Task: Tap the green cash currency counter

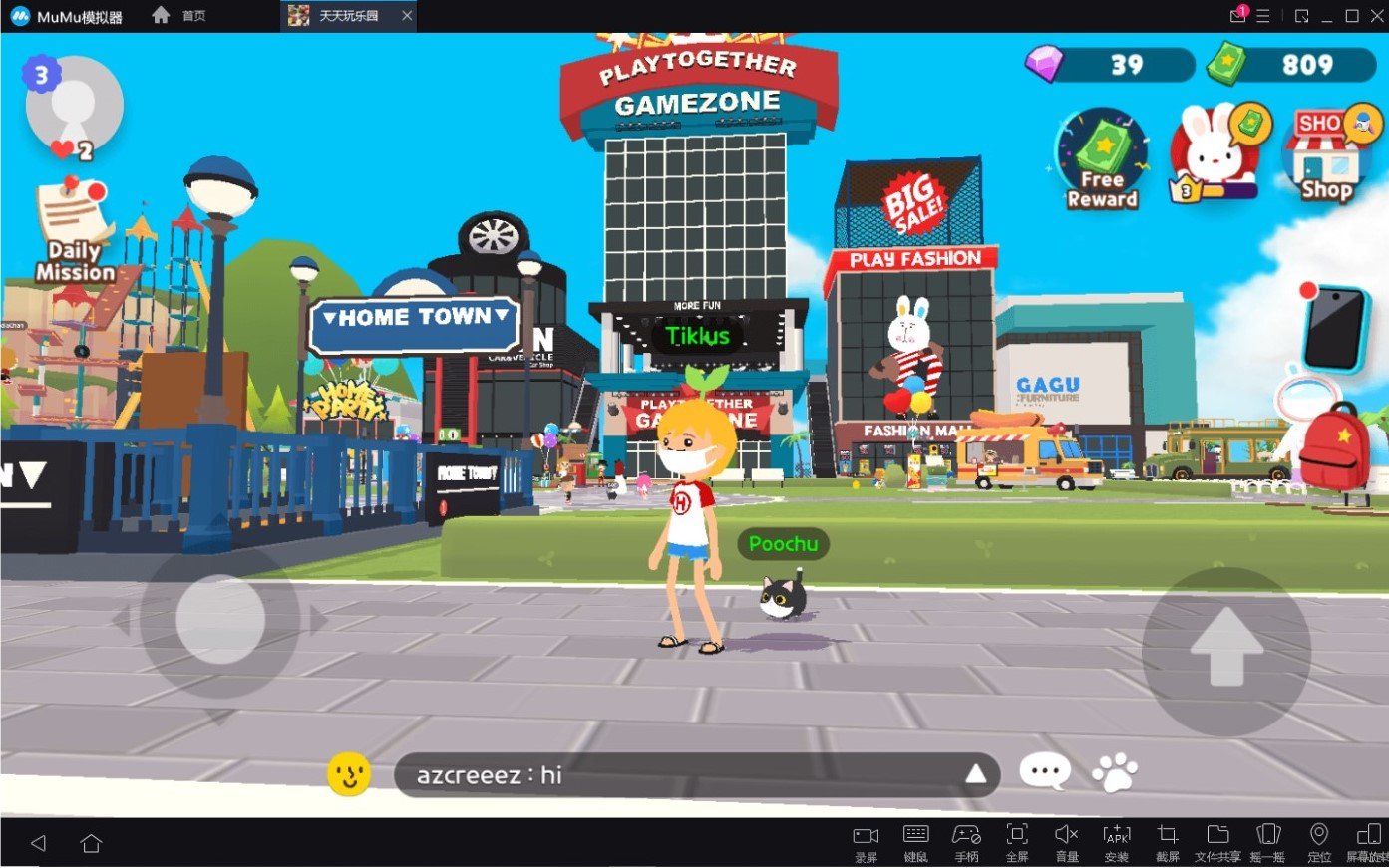Action: pyautogui.click(x=1290, y=66)
